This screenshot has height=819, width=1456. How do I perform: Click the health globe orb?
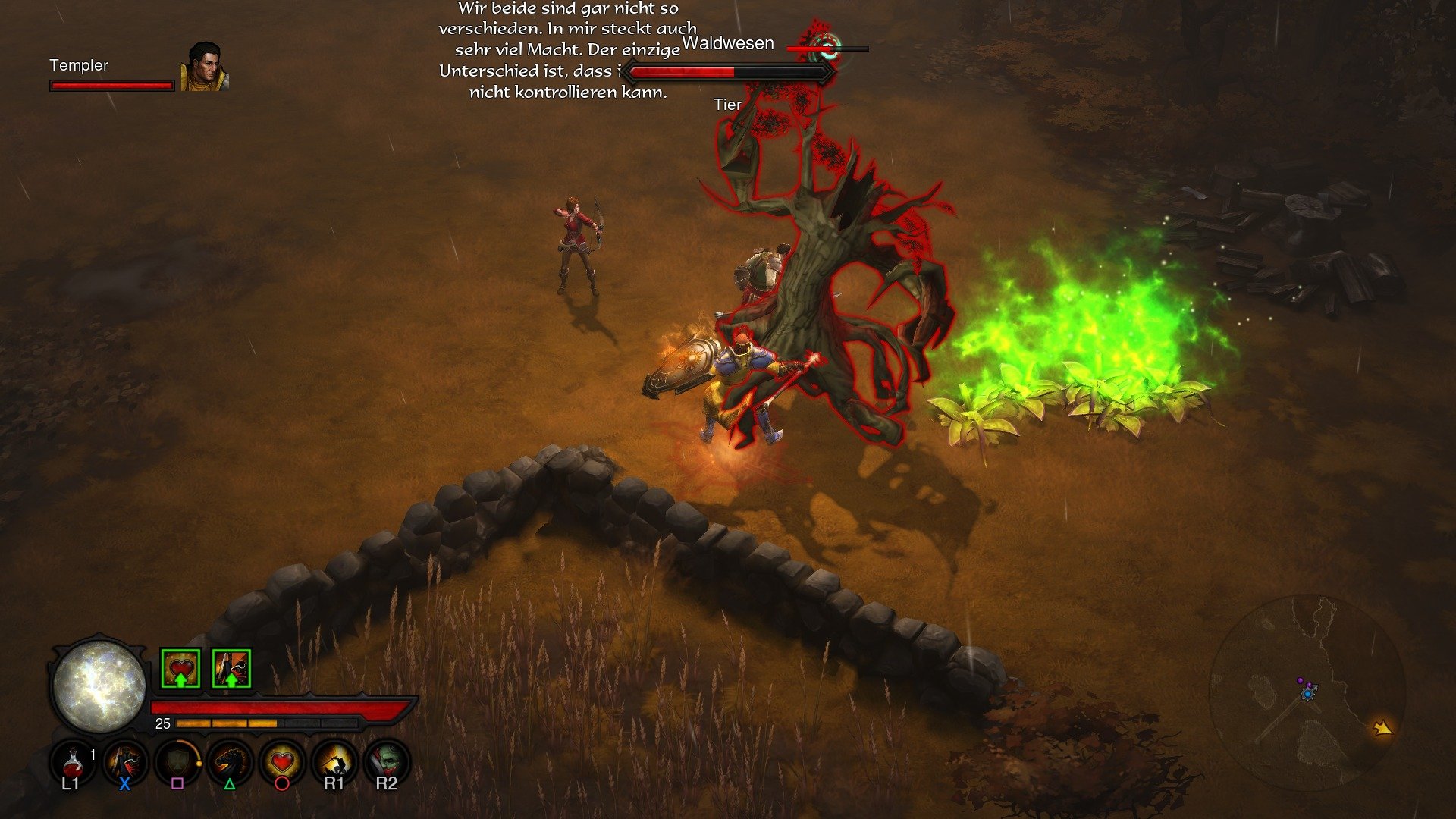tap(100, 686)
